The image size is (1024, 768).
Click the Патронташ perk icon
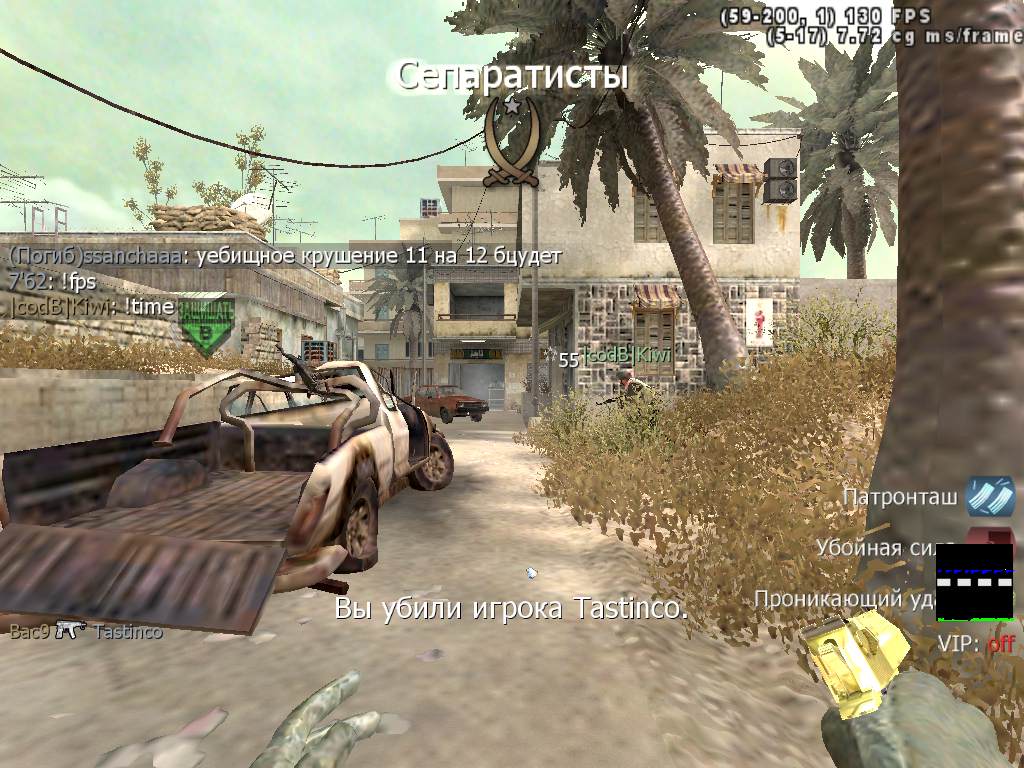[x=989, y=497]
